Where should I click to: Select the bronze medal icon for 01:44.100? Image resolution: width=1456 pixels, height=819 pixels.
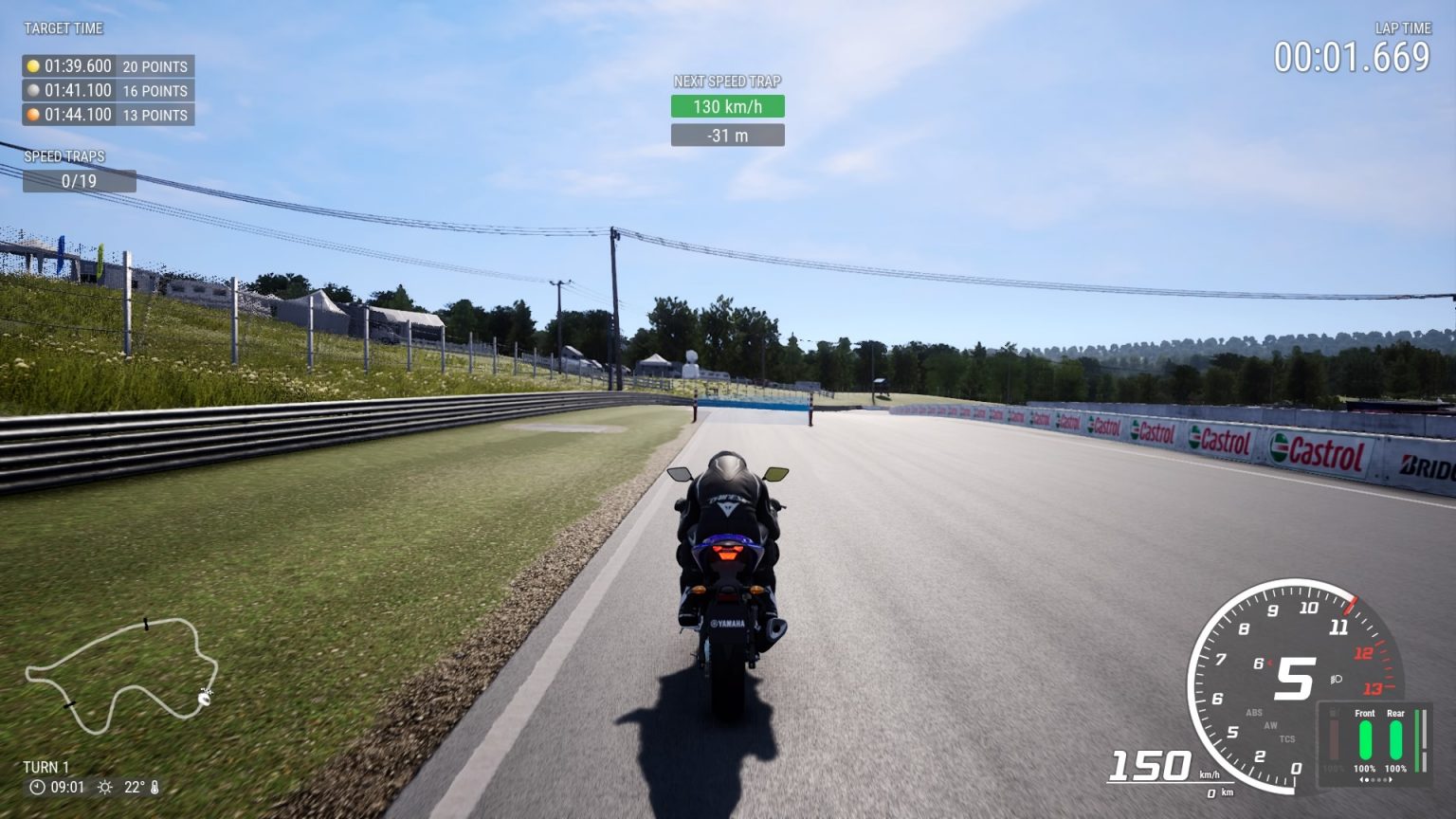[x=31, y=115]
